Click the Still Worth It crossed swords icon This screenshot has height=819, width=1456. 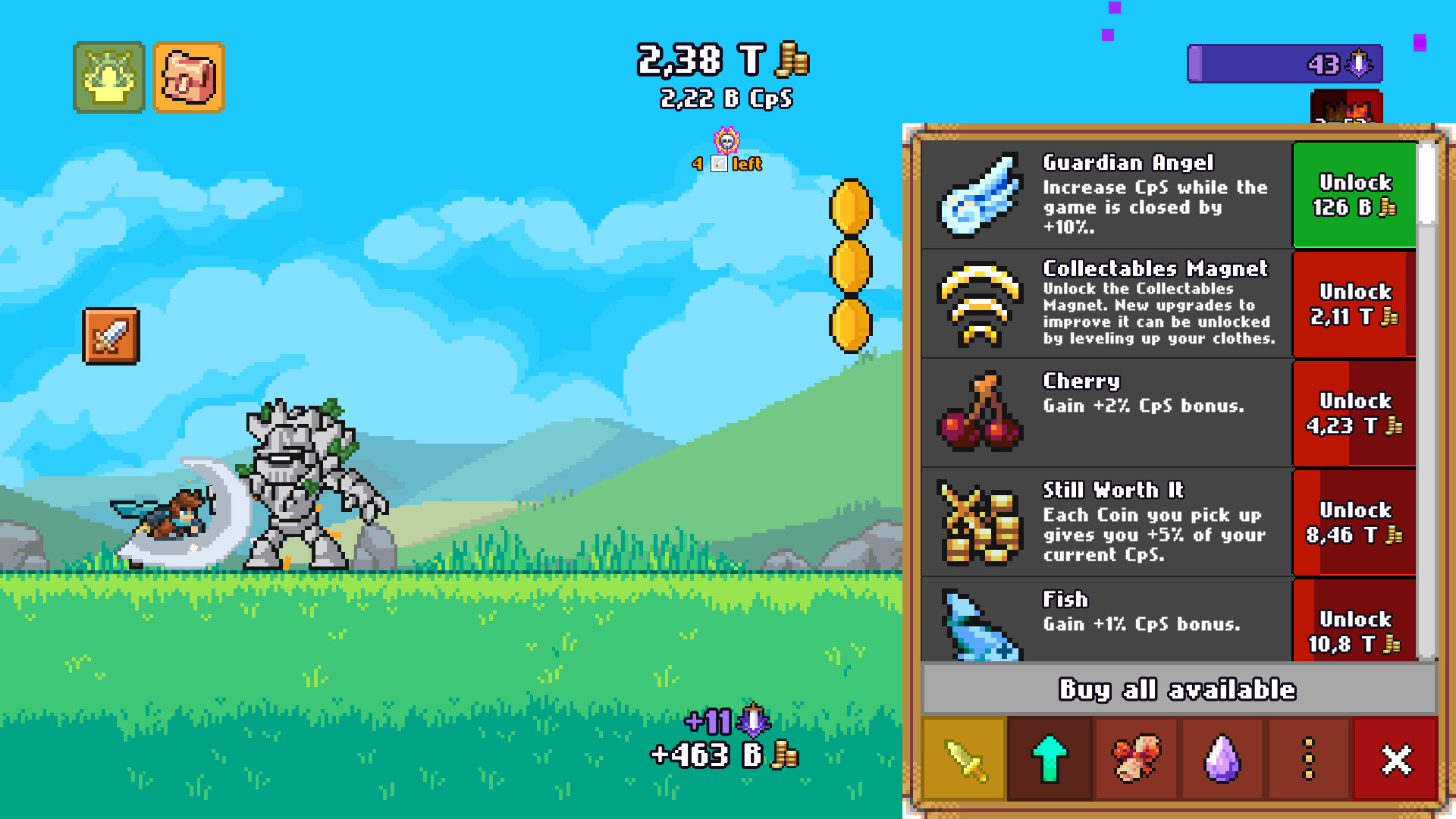978,521
